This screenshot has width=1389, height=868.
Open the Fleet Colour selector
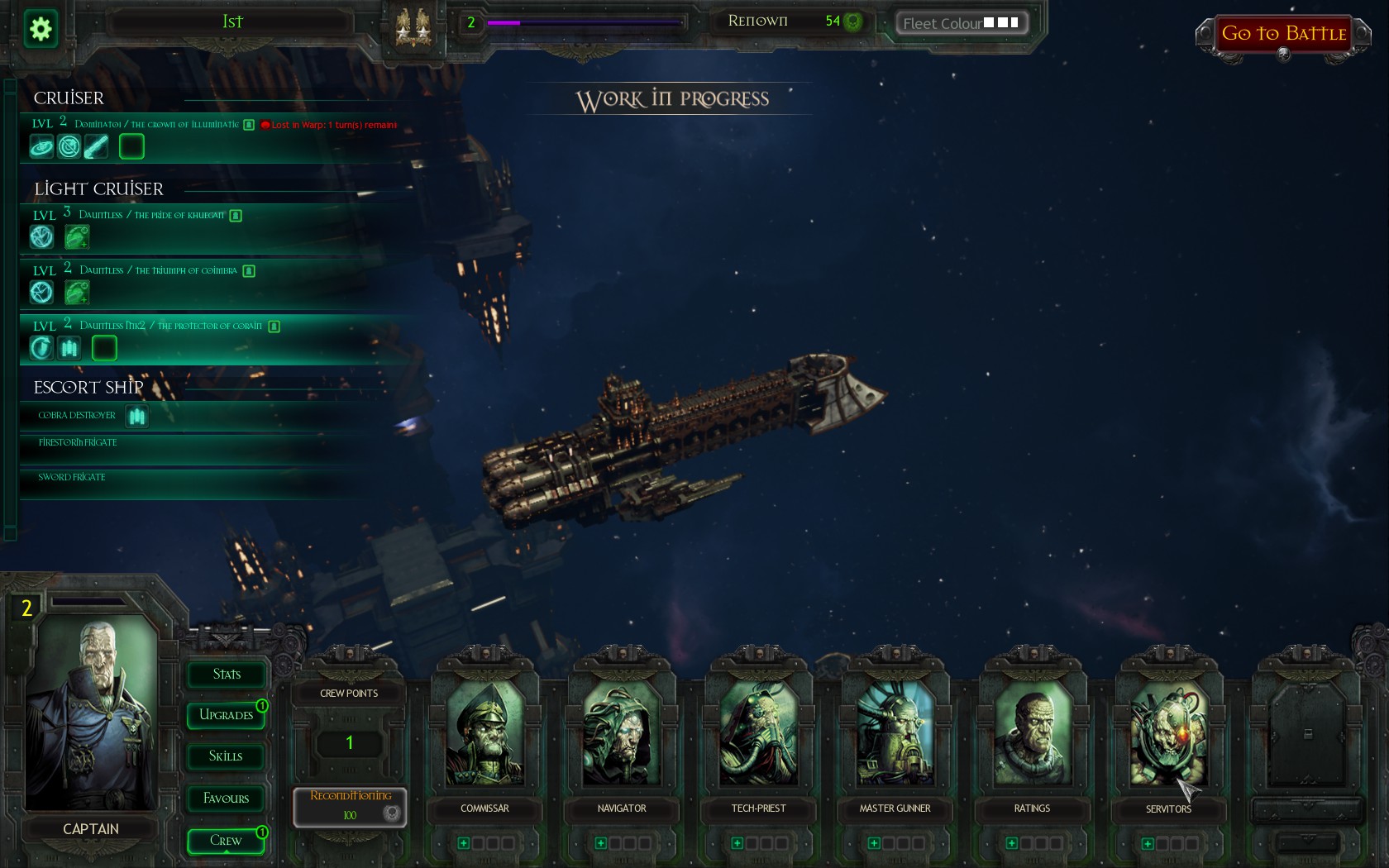[x=962, y=23]
